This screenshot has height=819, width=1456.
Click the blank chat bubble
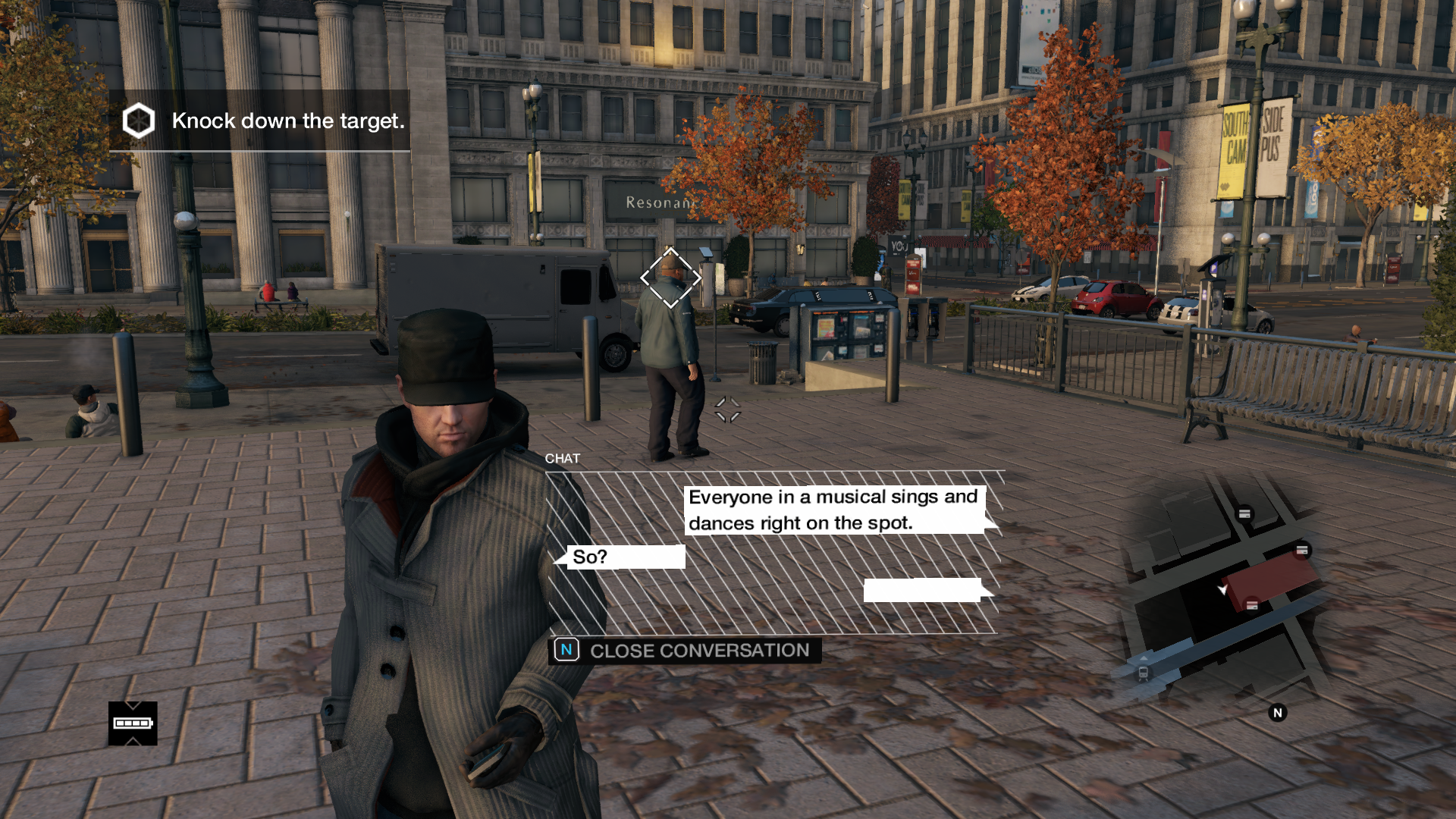point(922,590)
